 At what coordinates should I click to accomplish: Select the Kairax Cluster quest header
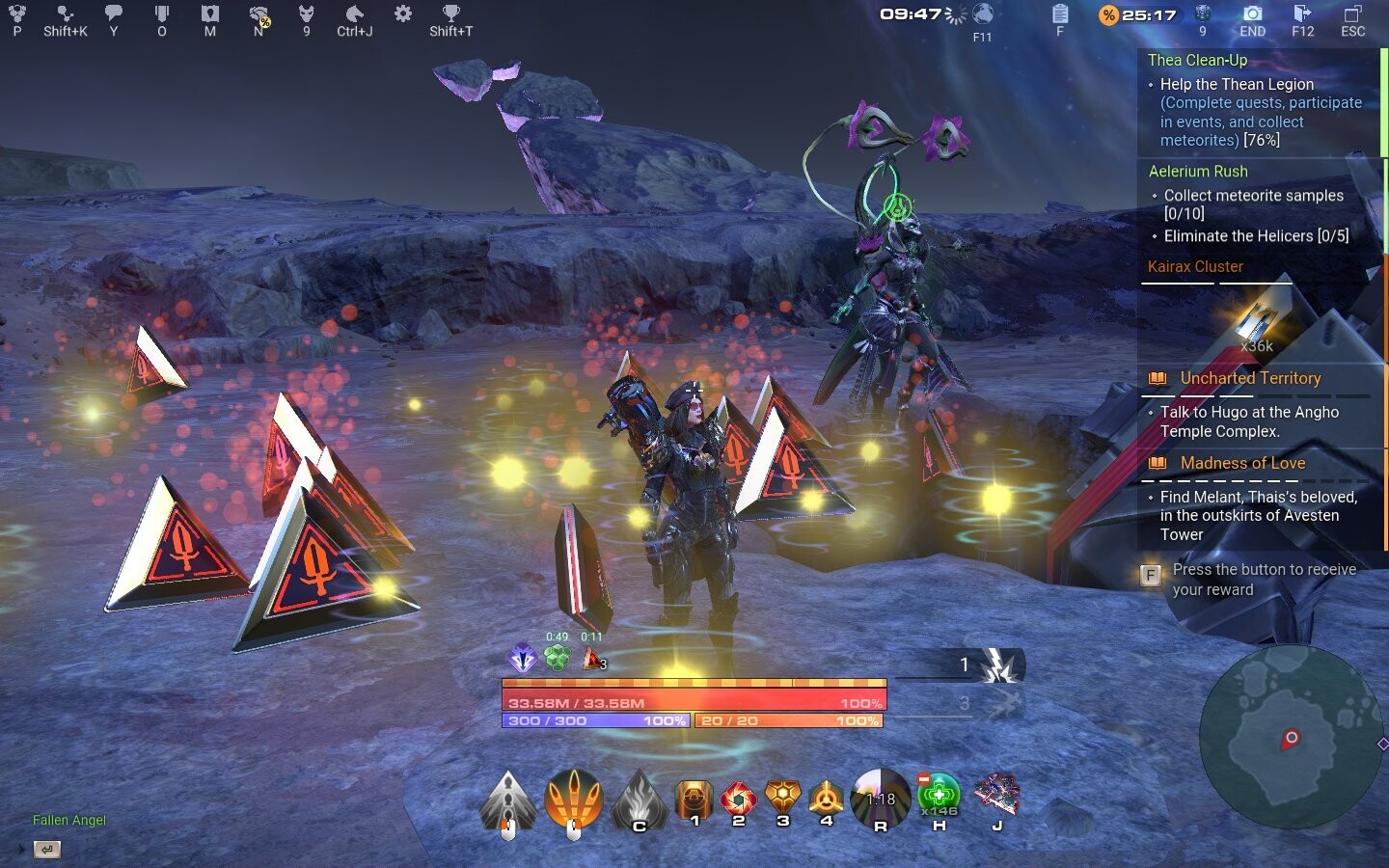tap(1195, 266)
